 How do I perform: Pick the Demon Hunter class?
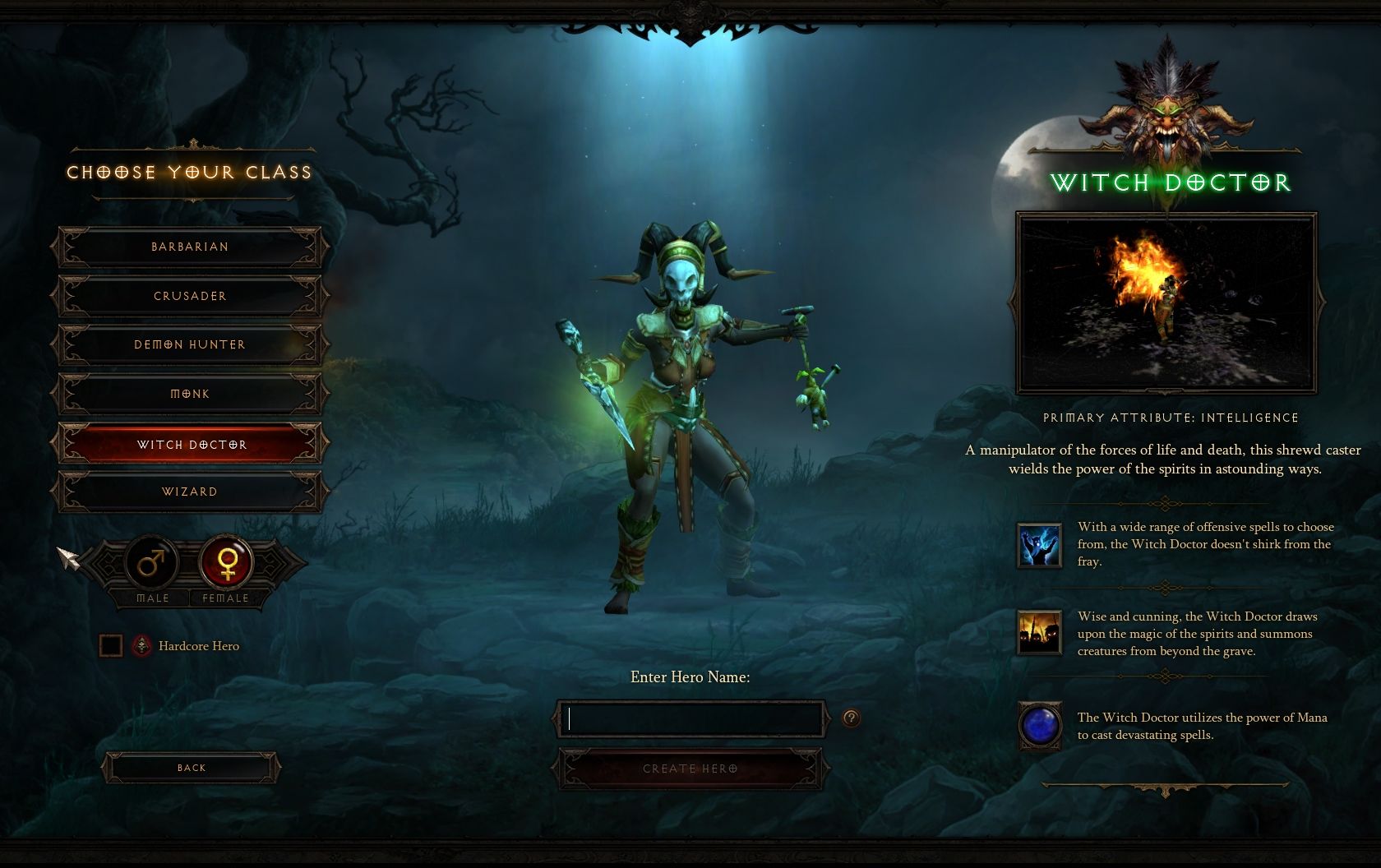click(190, 344)
